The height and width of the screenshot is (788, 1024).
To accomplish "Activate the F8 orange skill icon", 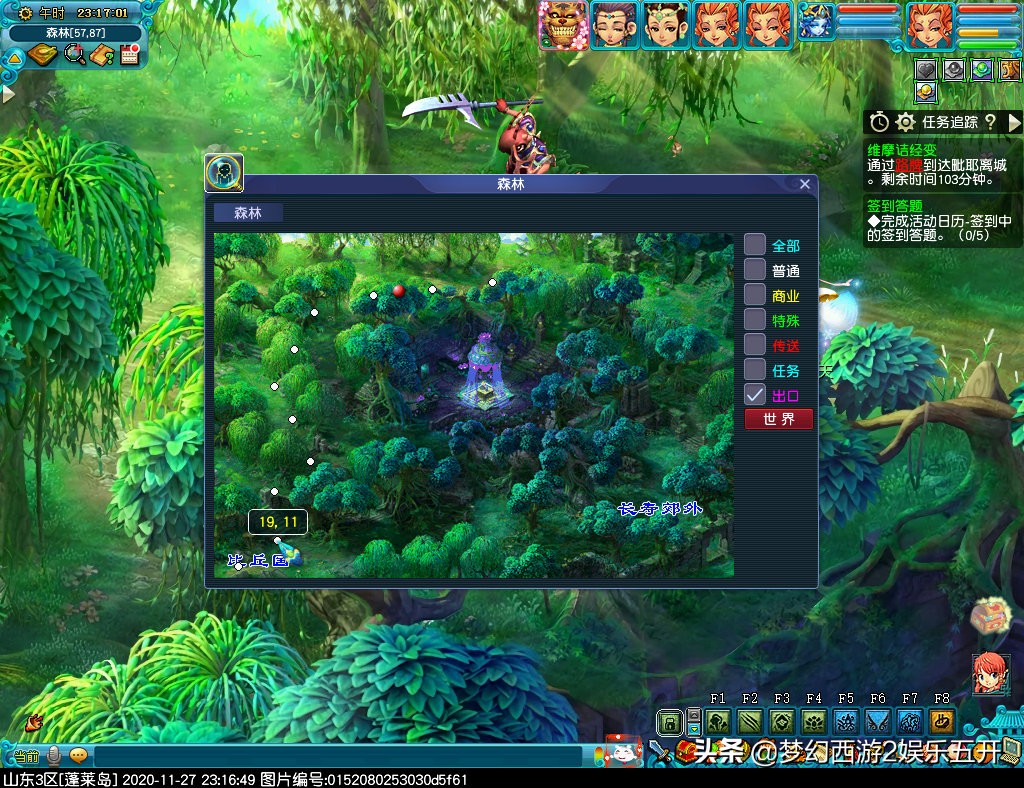I will point(942,721).
